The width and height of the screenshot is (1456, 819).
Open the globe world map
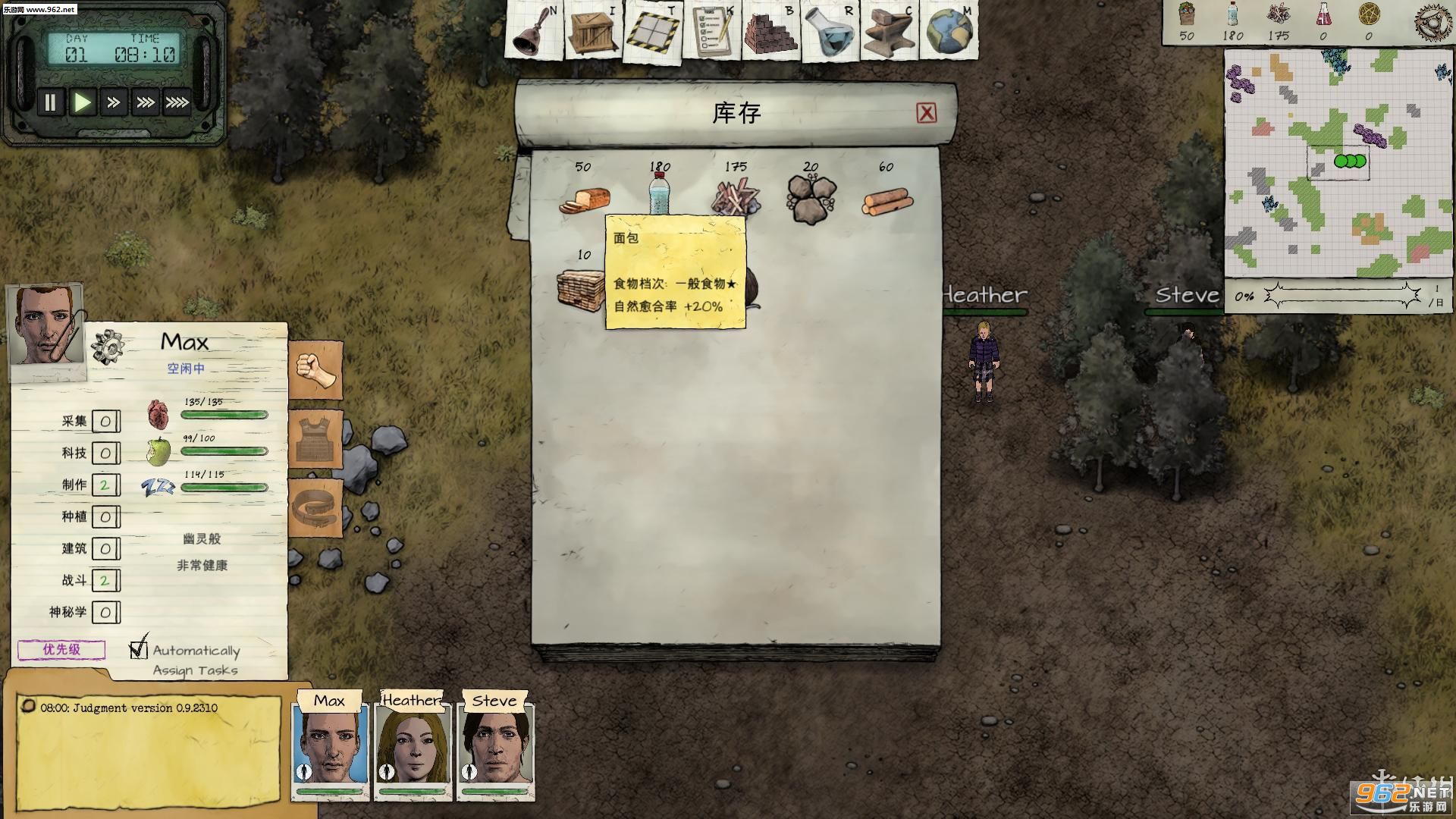[948, 32]
